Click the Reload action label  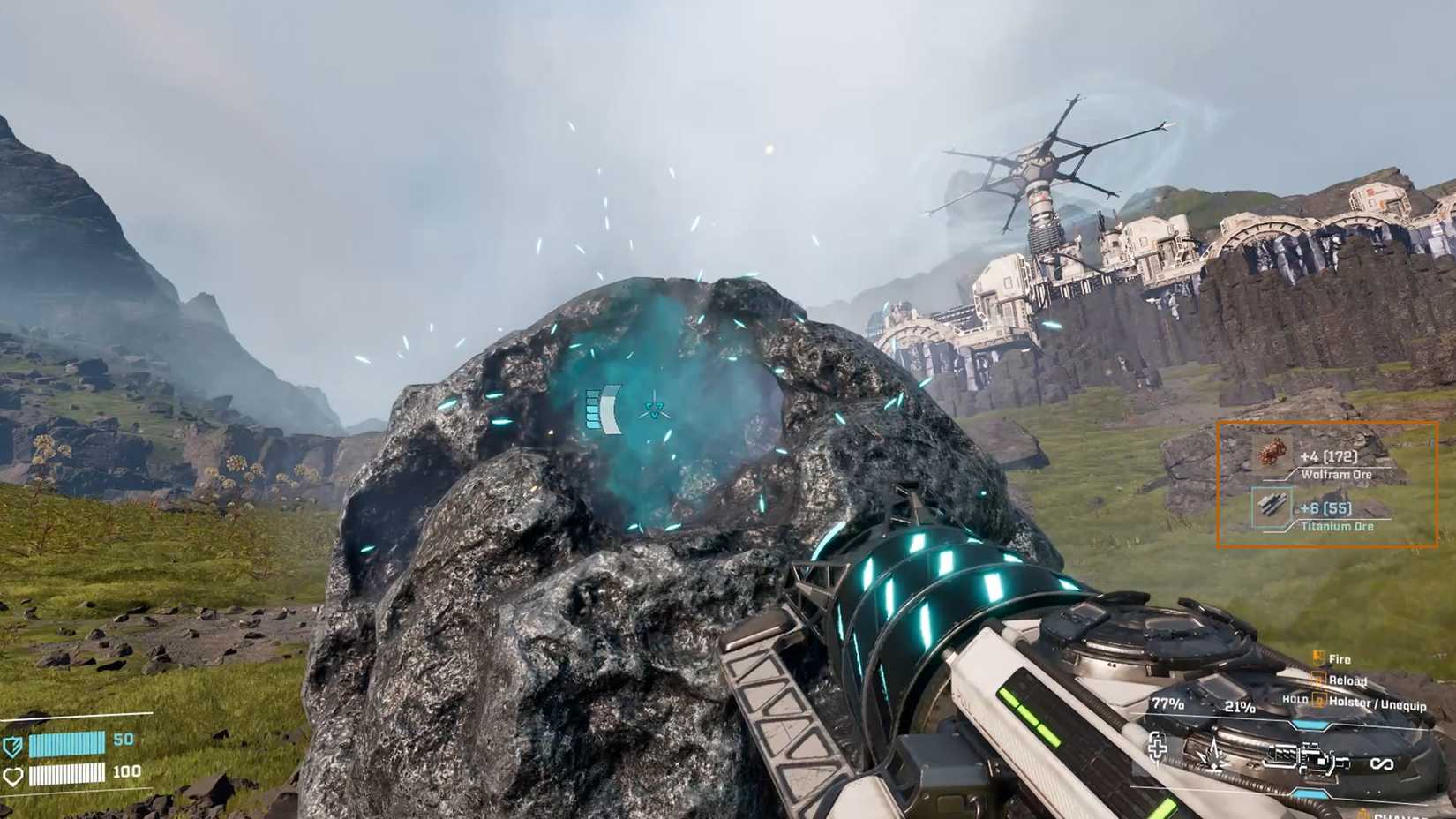(x=1347, y=681)
